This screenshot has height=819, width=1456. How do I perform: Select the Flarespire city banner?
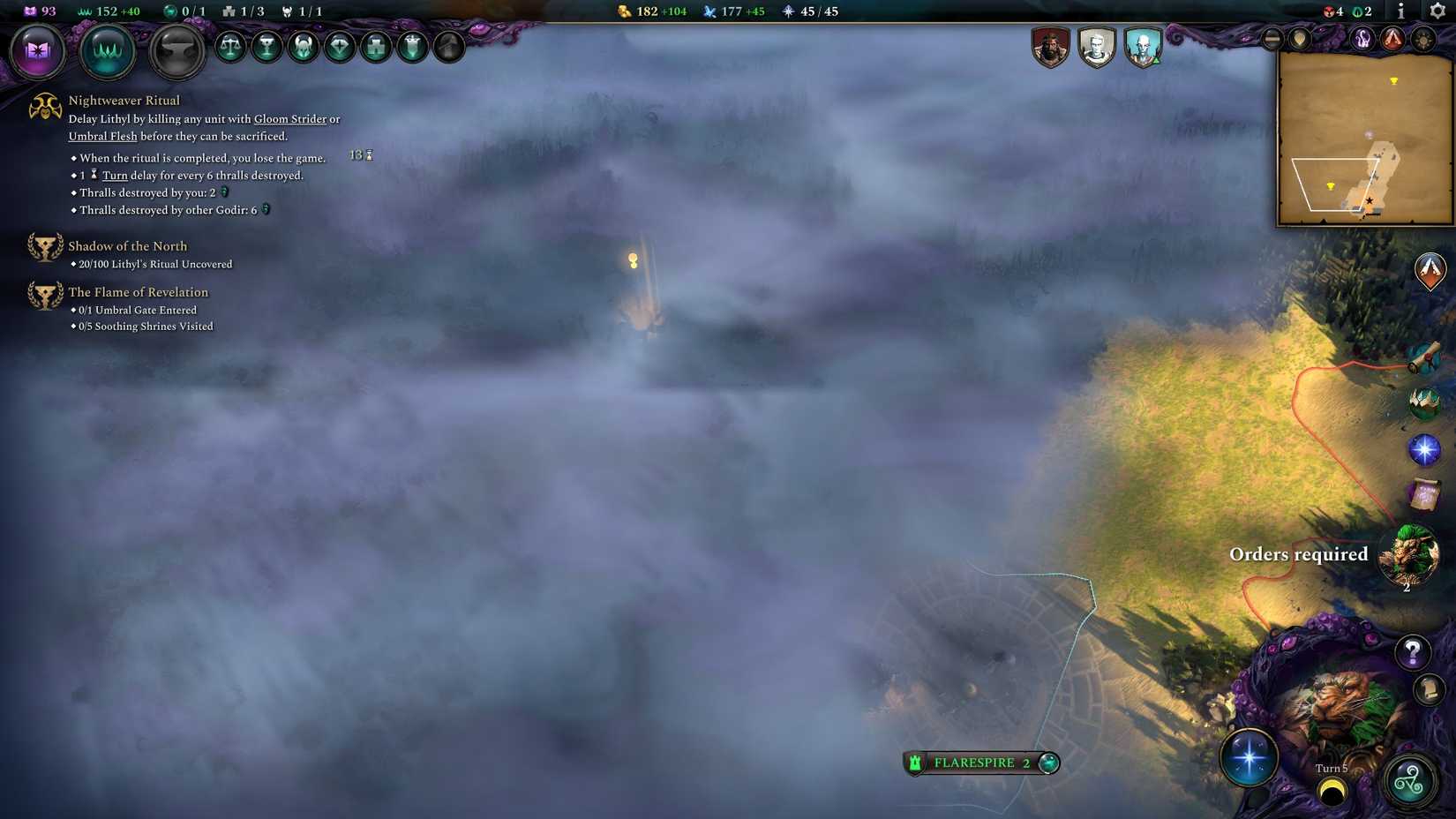[979, 763]
